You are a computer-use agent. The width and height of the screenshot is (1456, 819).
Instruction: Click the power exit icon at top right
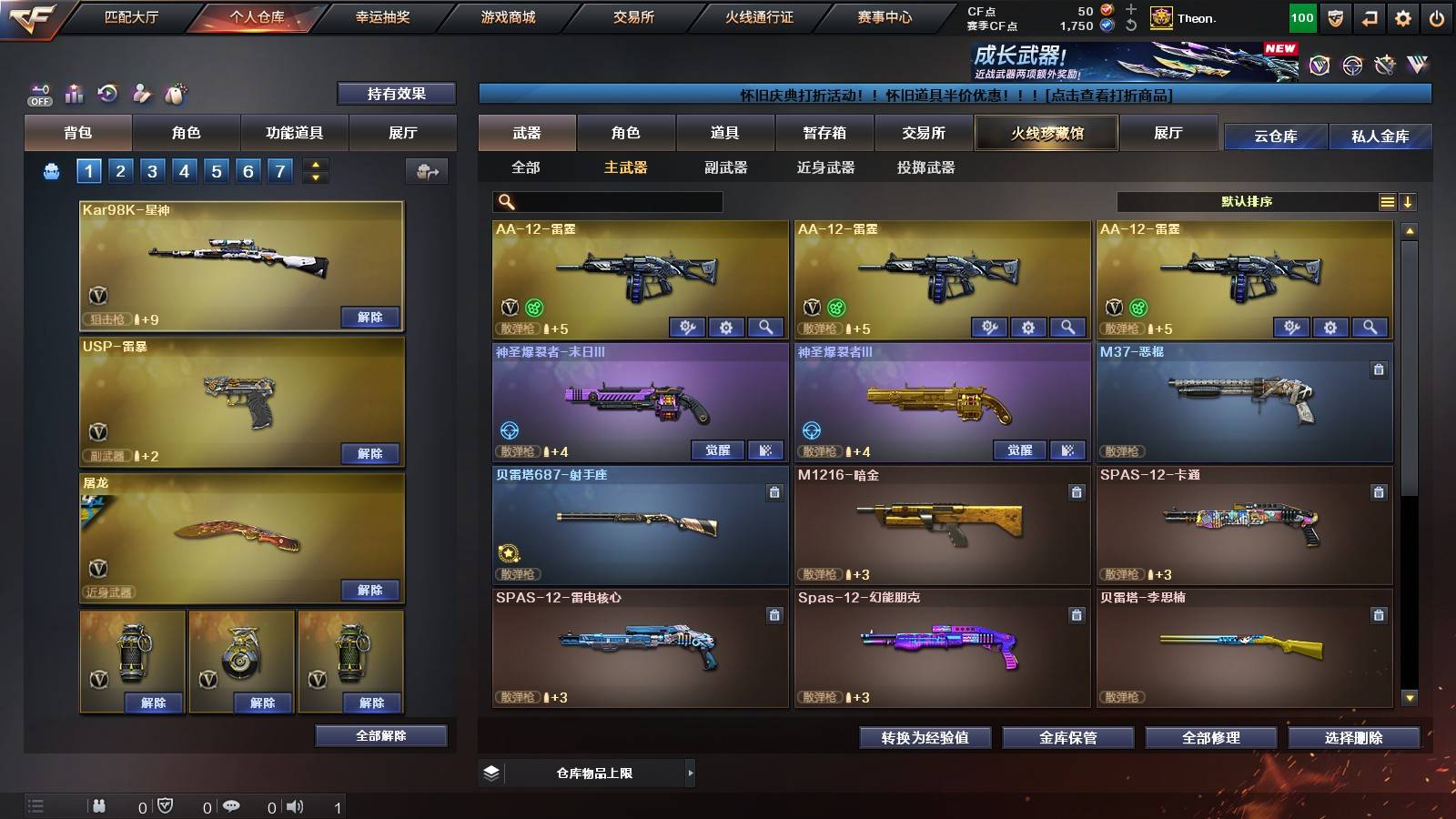pos(1437,16)
